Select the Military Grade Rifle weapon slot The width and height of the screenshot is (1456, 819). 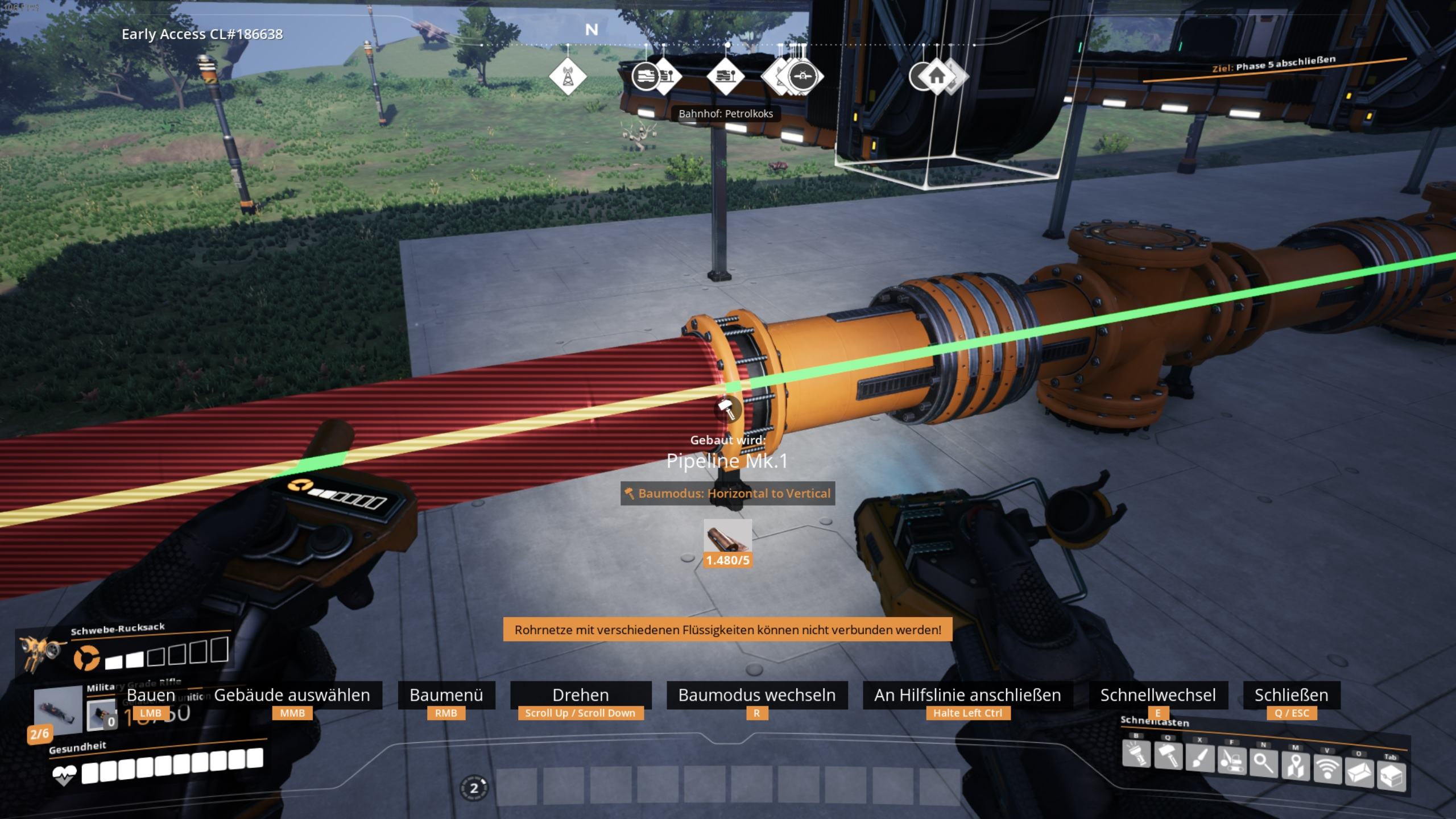58,709
